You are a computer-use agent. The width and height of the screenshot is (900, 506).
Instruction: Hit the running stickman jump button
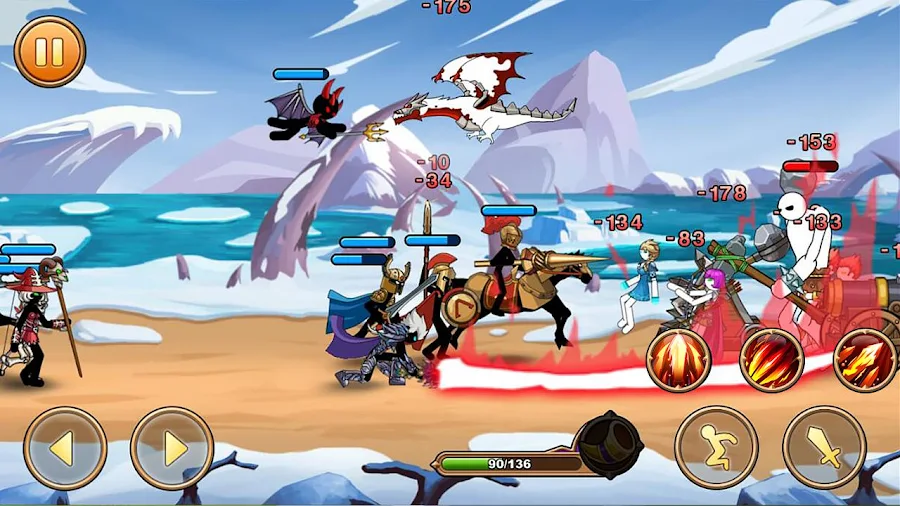pos(716,447)
